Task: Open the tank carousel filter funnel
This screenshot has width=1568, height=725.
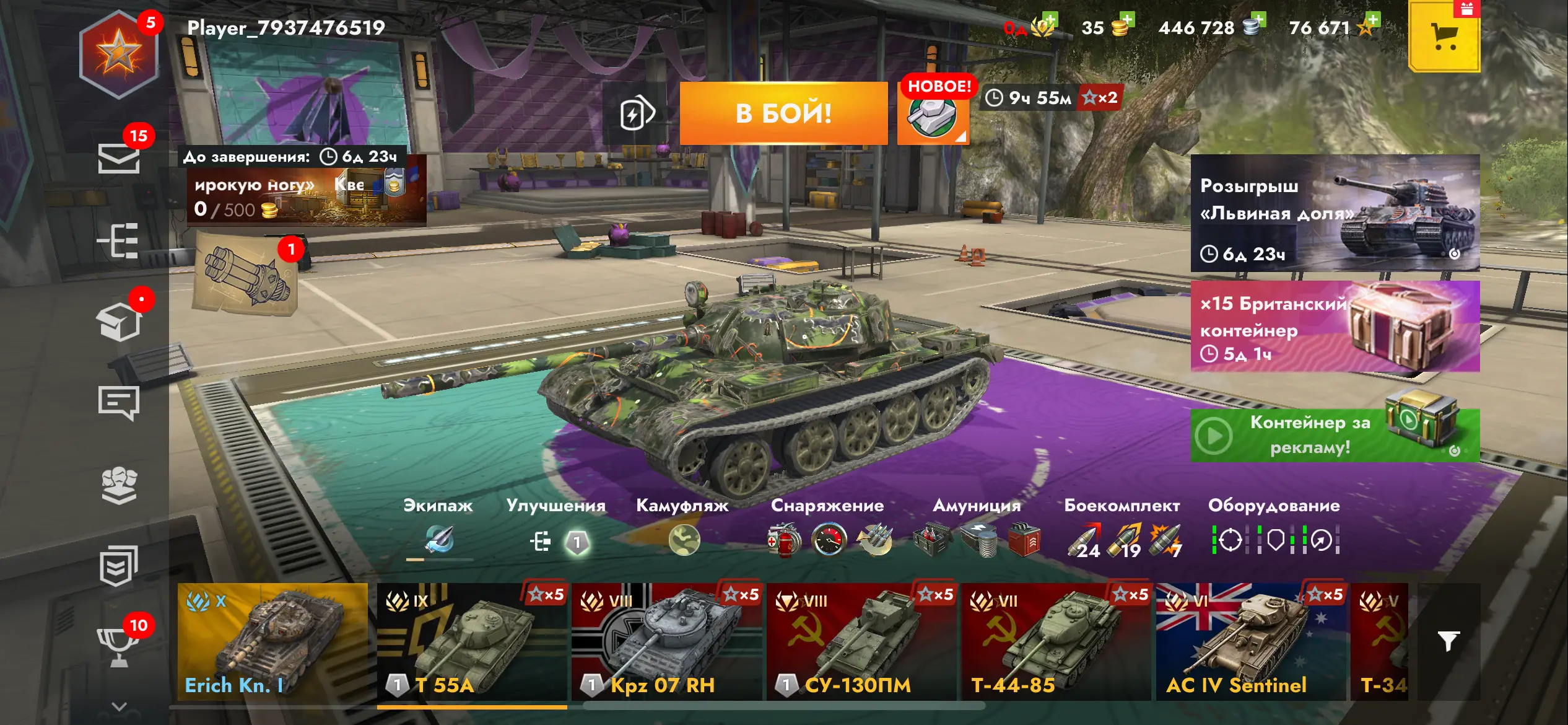Action: tap(1448, 641)
